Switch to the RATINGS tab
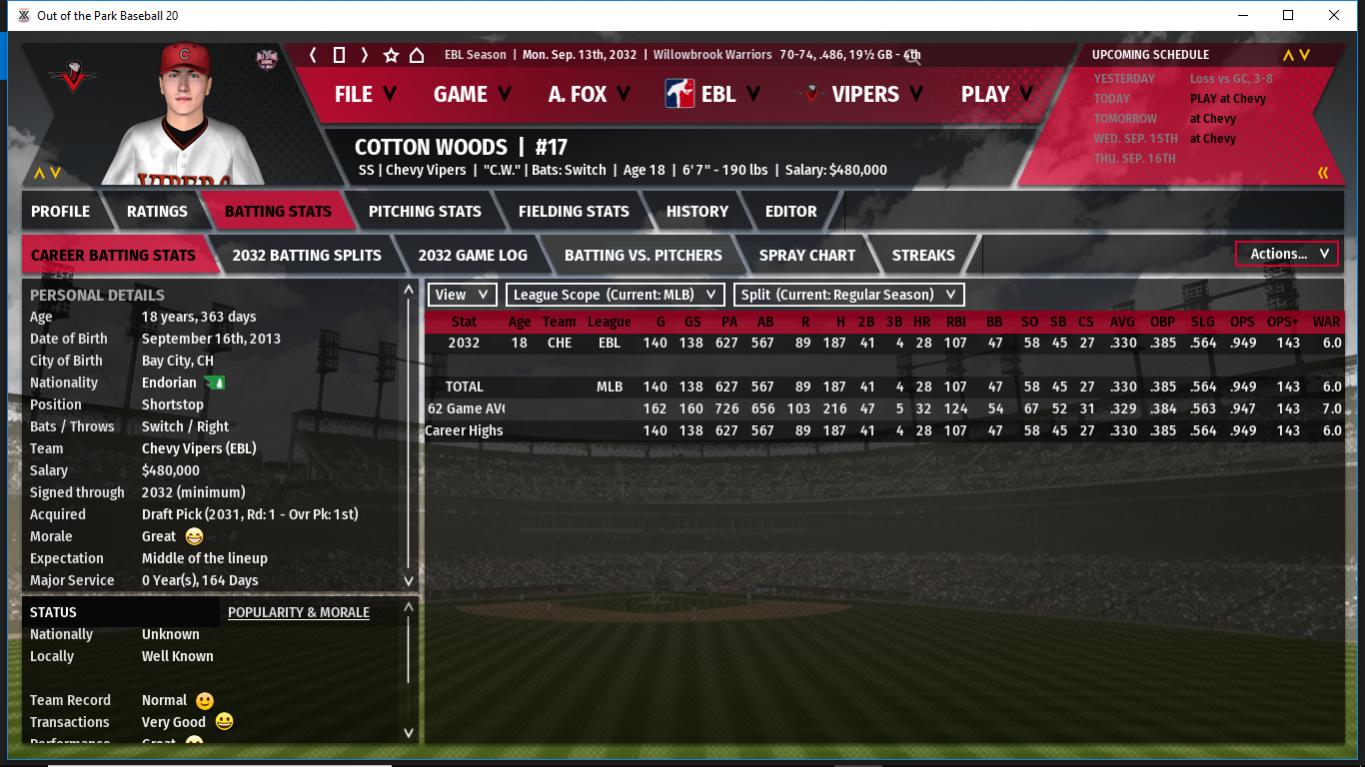The image size is (1365, 767). coord(157,211)
